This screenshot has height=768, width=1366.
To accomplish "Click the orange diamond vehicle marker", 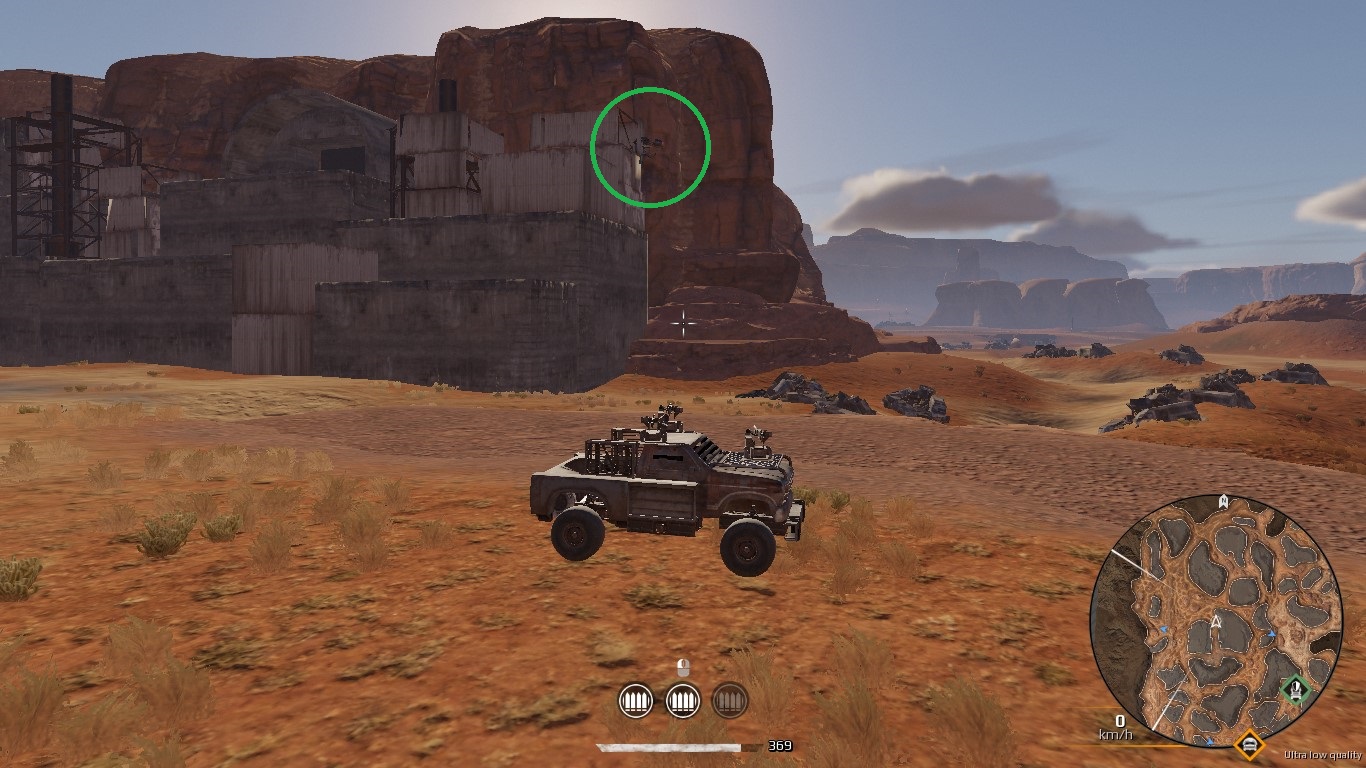I will pyautogui.click(x=1249, y=744).
